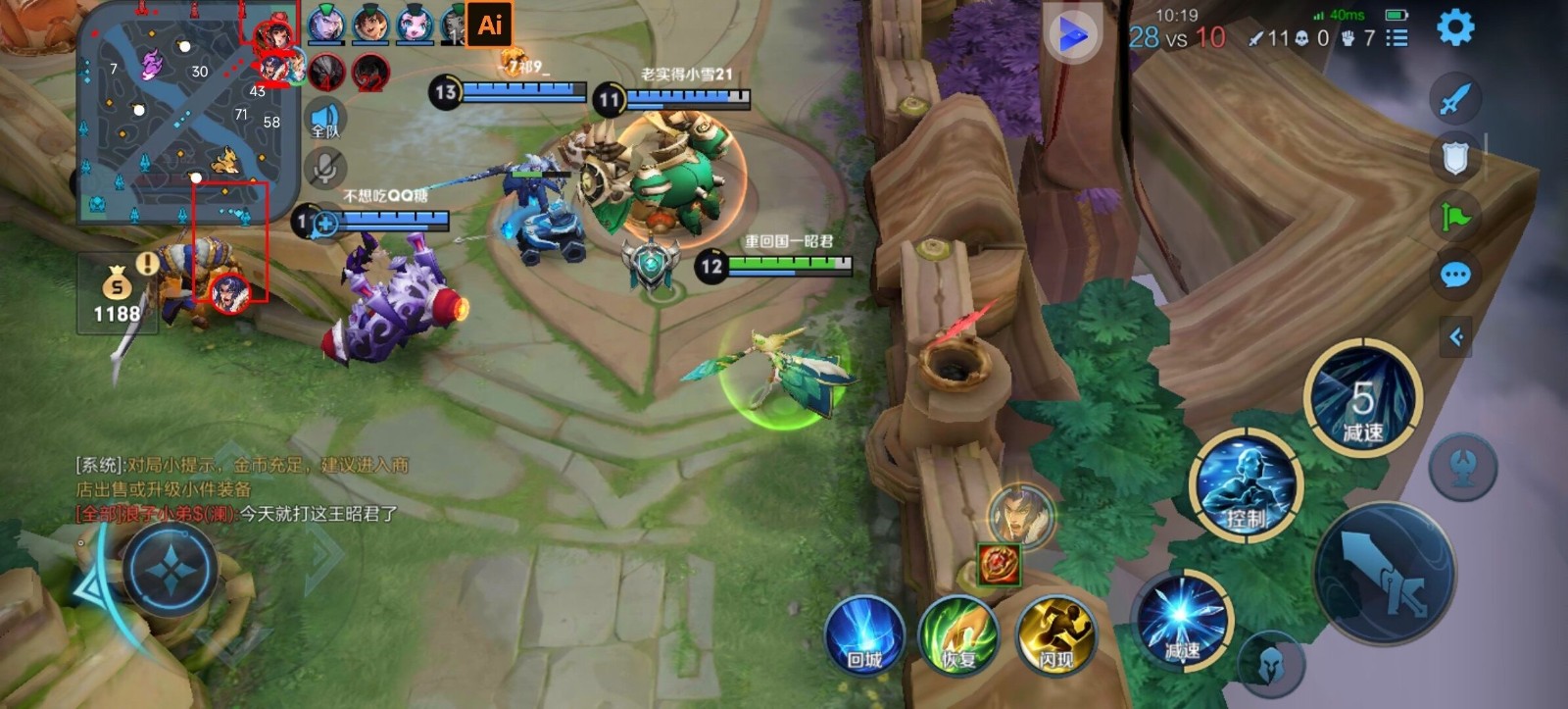The height and width of the screenshot is (709, 1568).
Task: Send the attack signal sword ping
Action: tap(1455, 98)
